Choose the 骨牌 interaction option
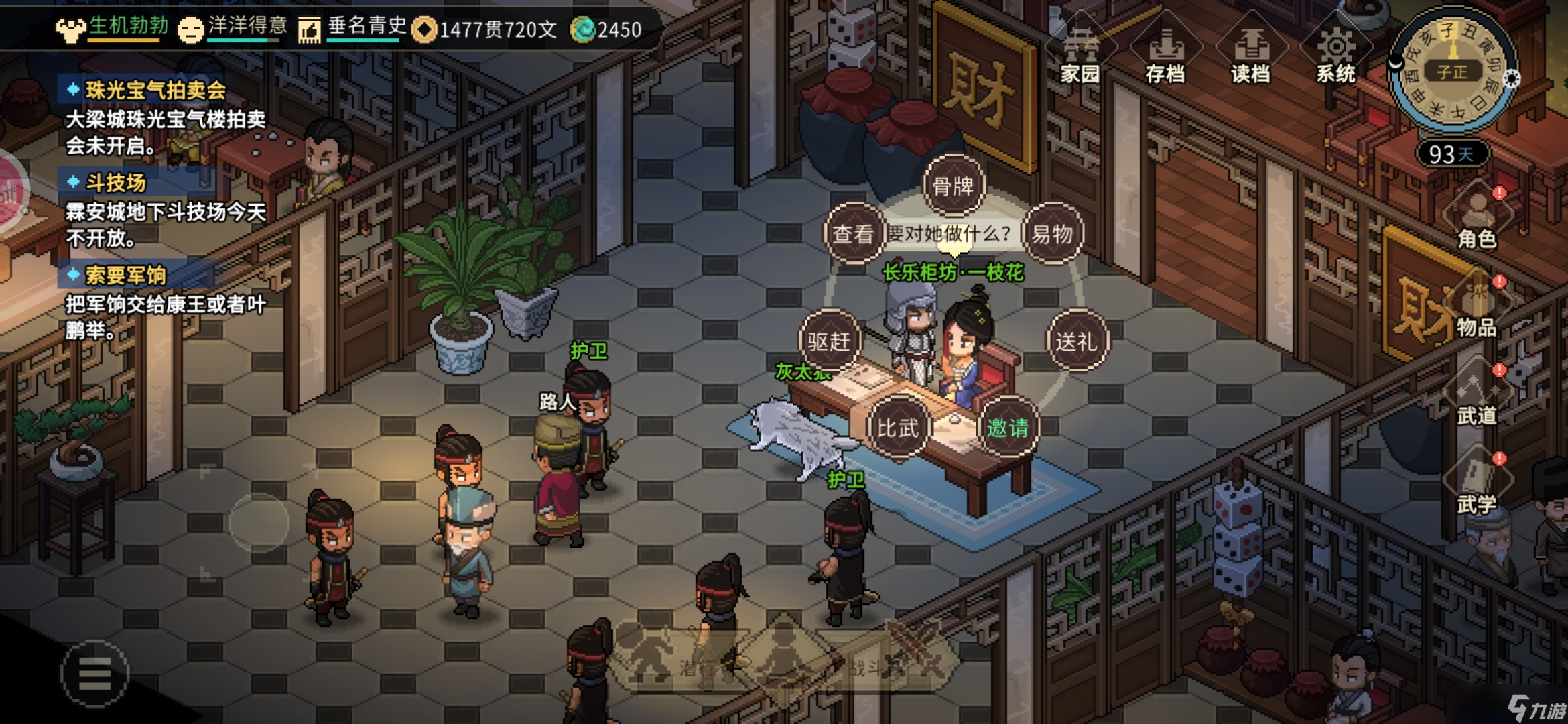1568x724 pixels. [953, 186]
